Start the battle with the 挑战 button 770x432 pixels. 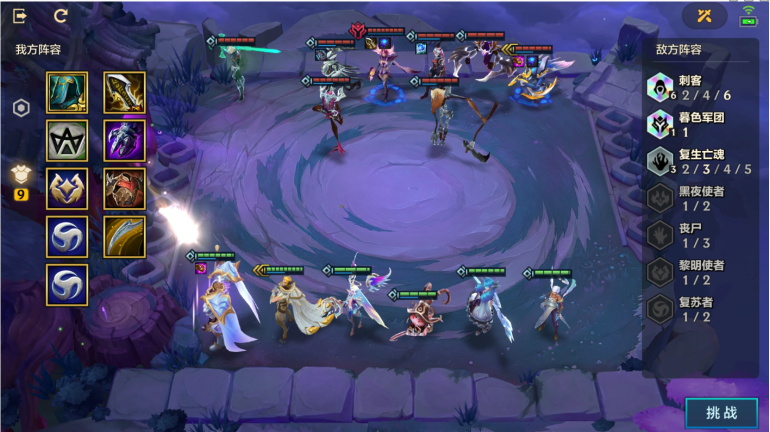[720, 413]
